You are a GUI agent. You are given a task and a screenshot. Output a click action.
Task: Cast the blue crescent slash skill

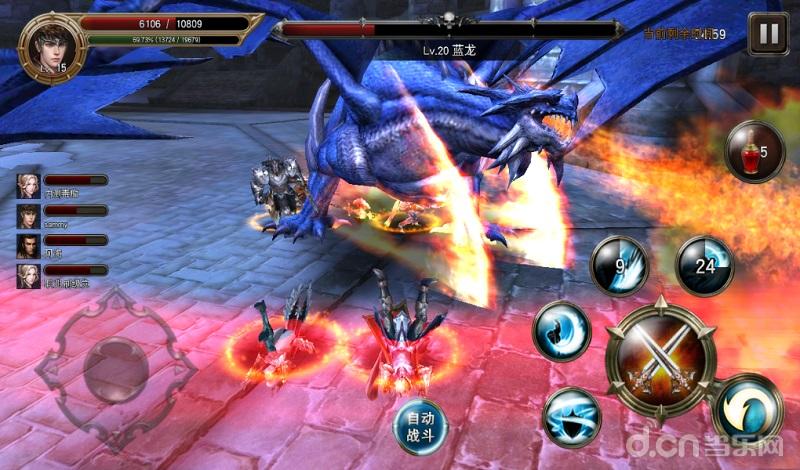click(561, 330)
